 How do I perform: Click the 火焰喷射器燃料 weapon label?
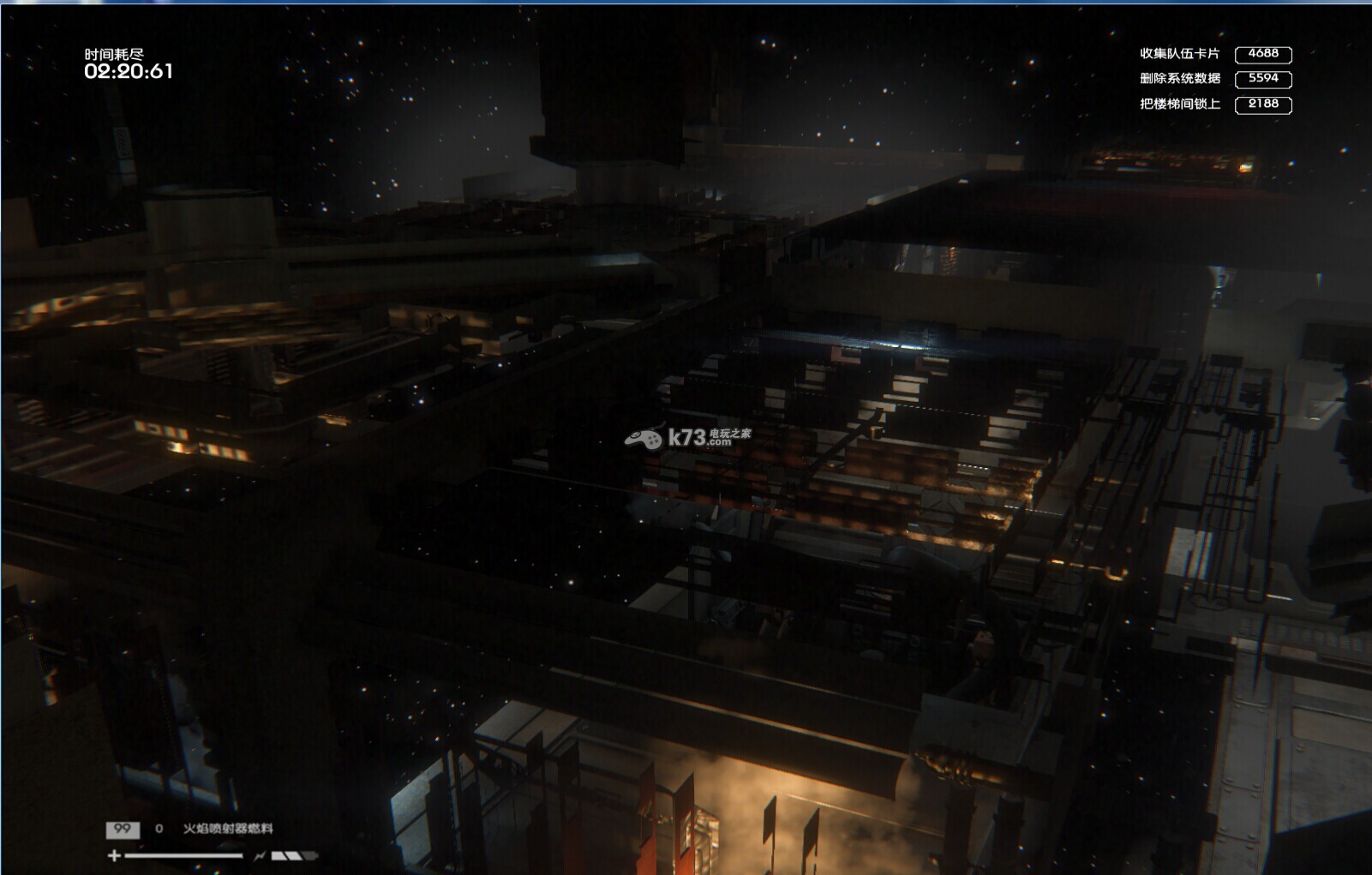228,829
